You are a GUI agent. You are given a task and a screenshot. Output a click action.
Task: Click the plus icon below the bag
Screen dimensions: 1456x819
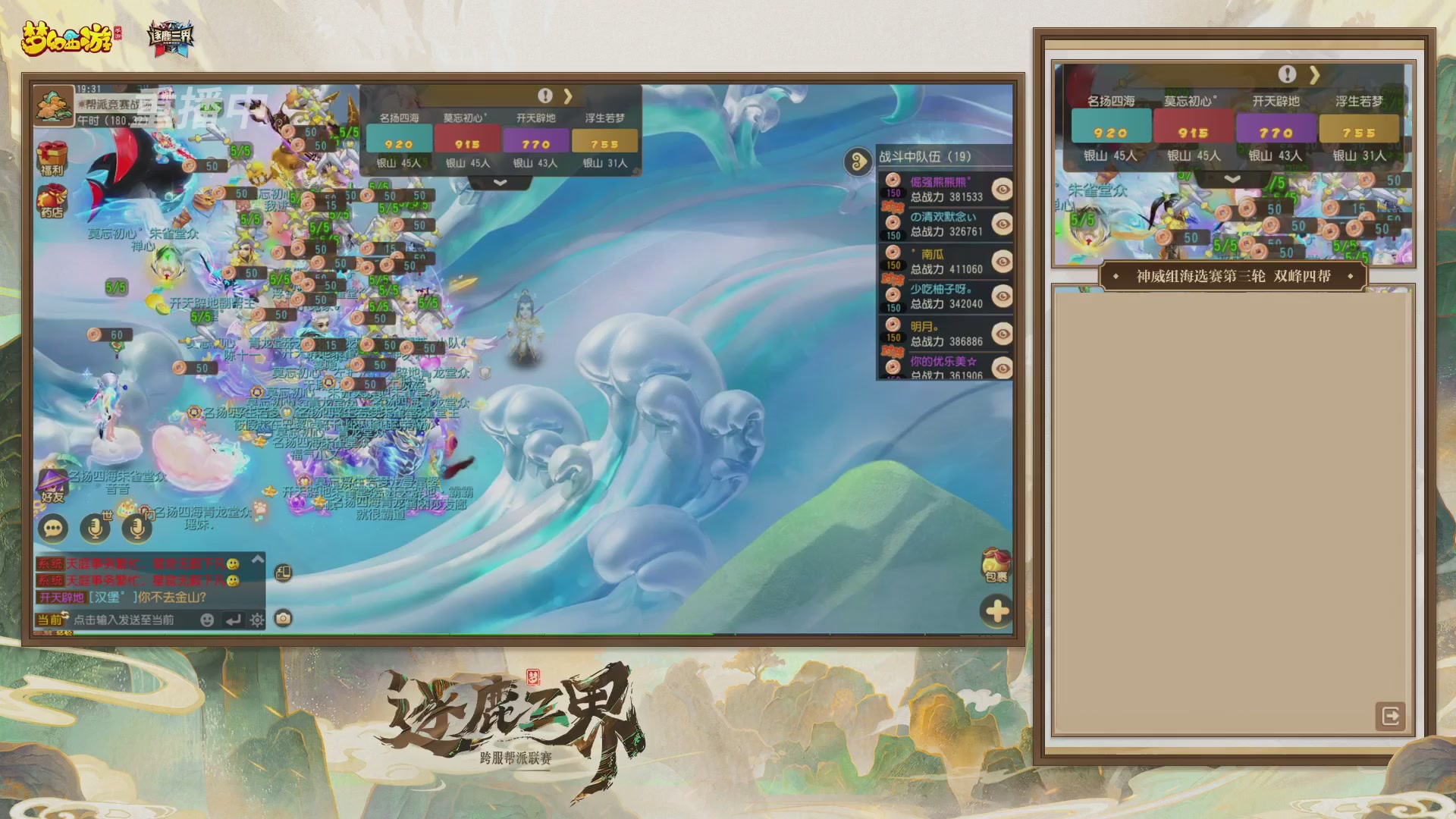pos(994,609)
